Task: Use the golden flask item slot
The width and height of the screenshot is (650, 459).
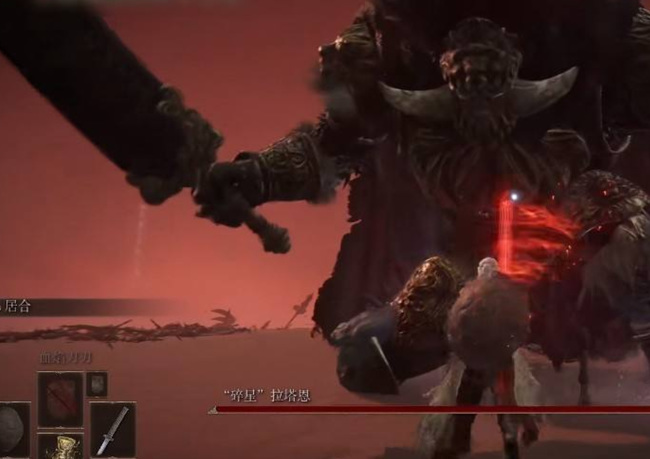Action: pyautogui.click(x=60, y=446)
